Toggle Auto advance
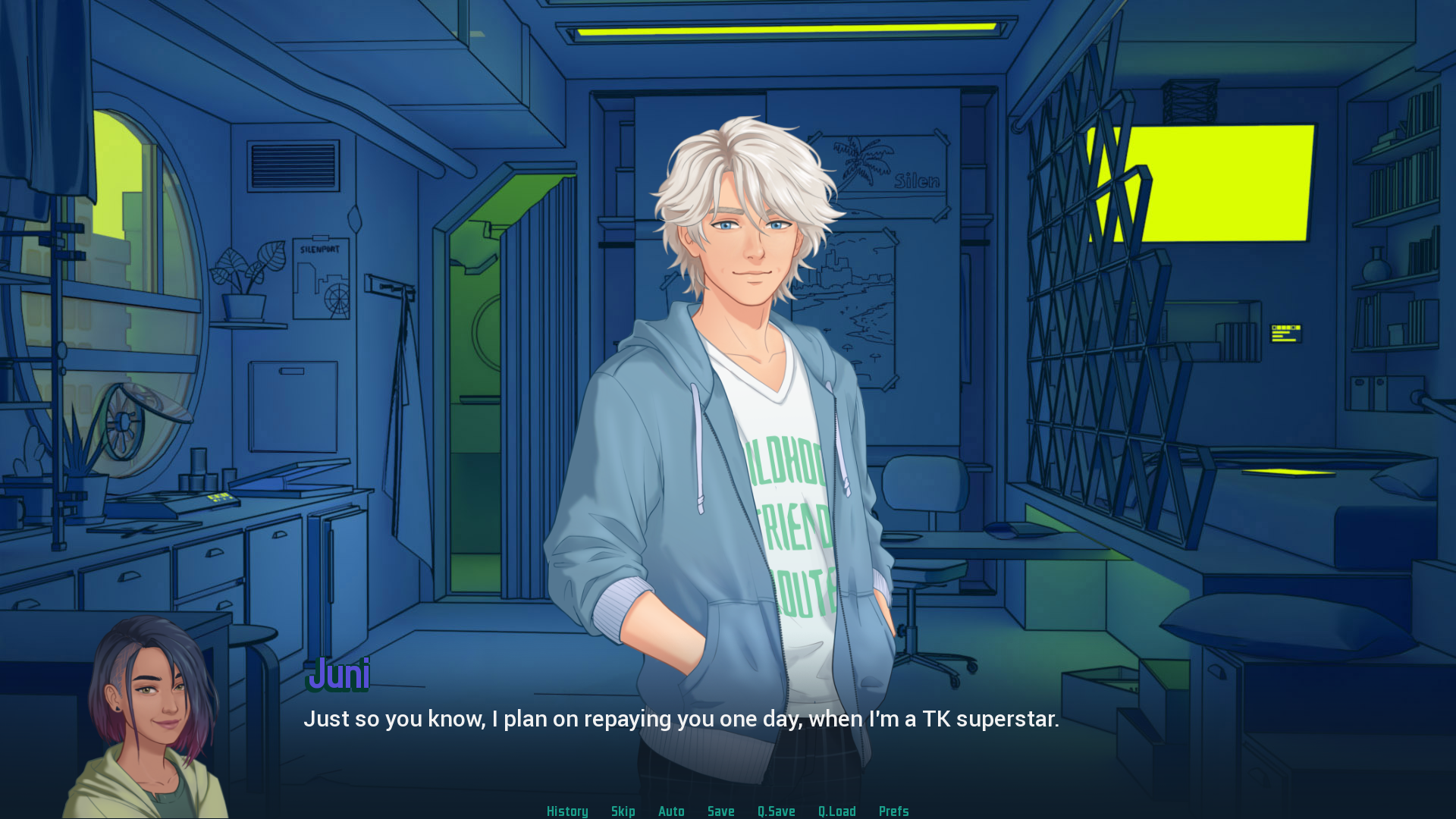This screenshot has height=819, width=1456. [671, 811]
